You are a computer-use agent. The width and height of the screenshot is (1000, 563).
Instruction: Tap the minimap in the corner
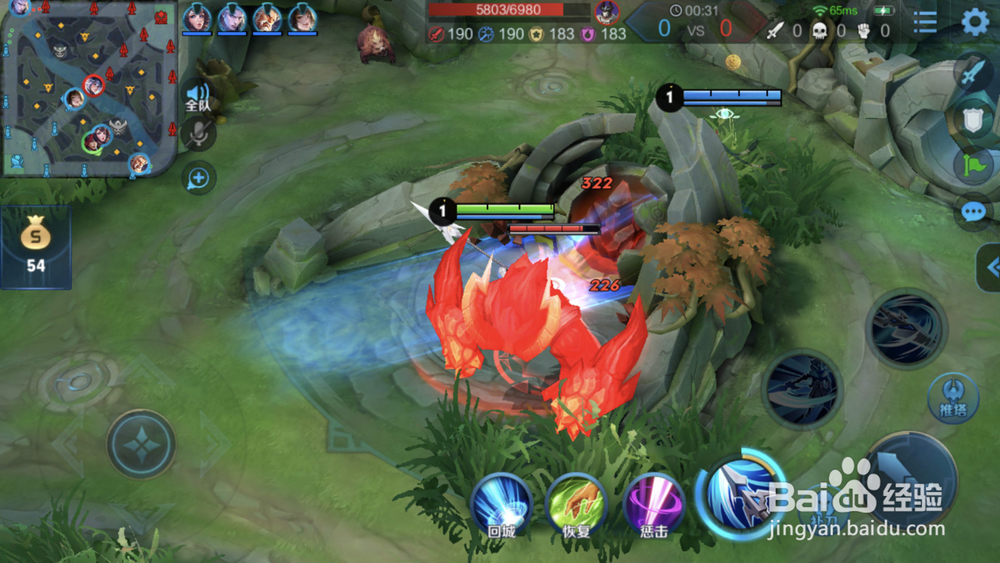coord(89,88)
